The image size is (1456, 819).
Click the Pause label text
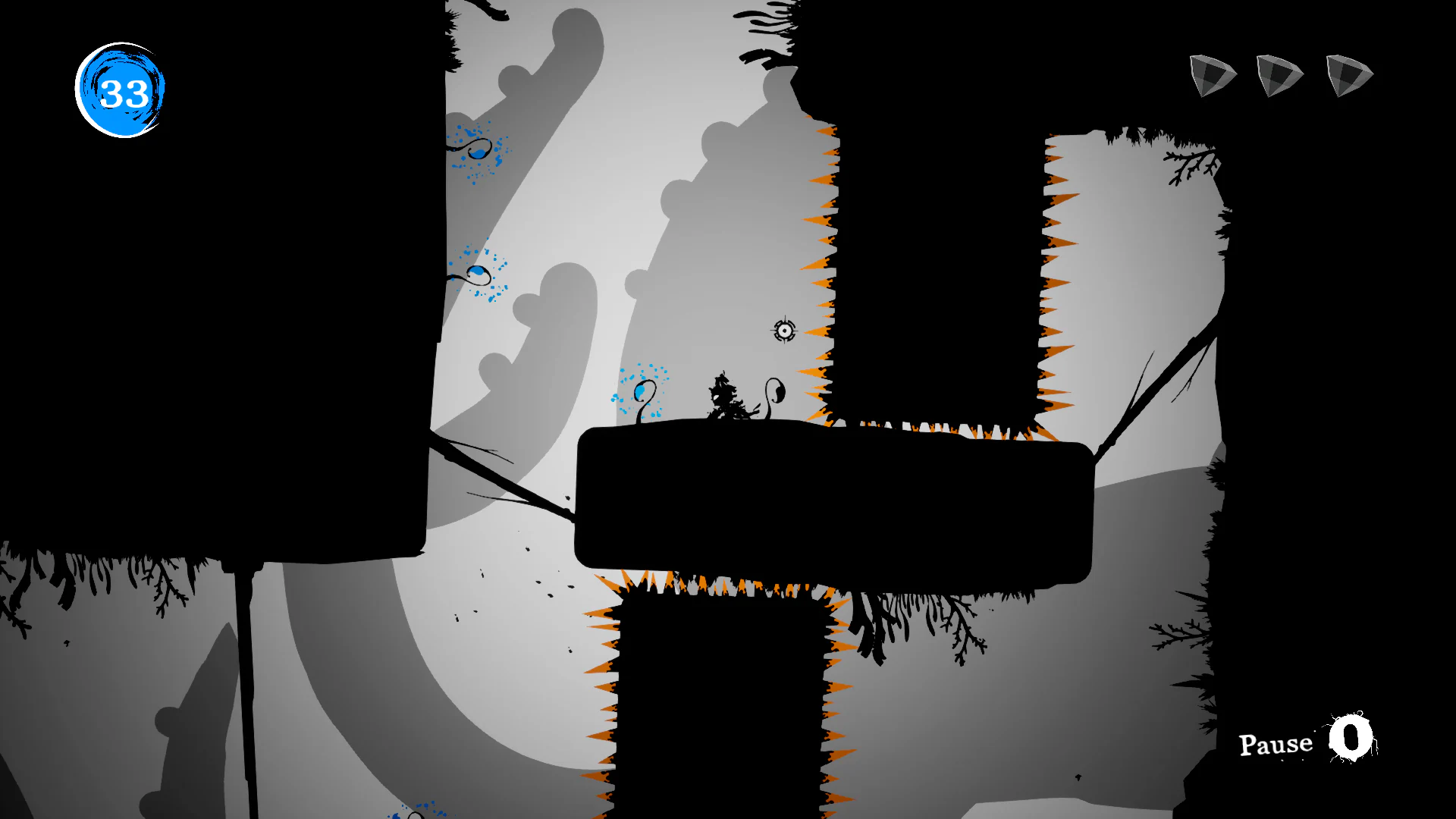tap(1275, 744)
